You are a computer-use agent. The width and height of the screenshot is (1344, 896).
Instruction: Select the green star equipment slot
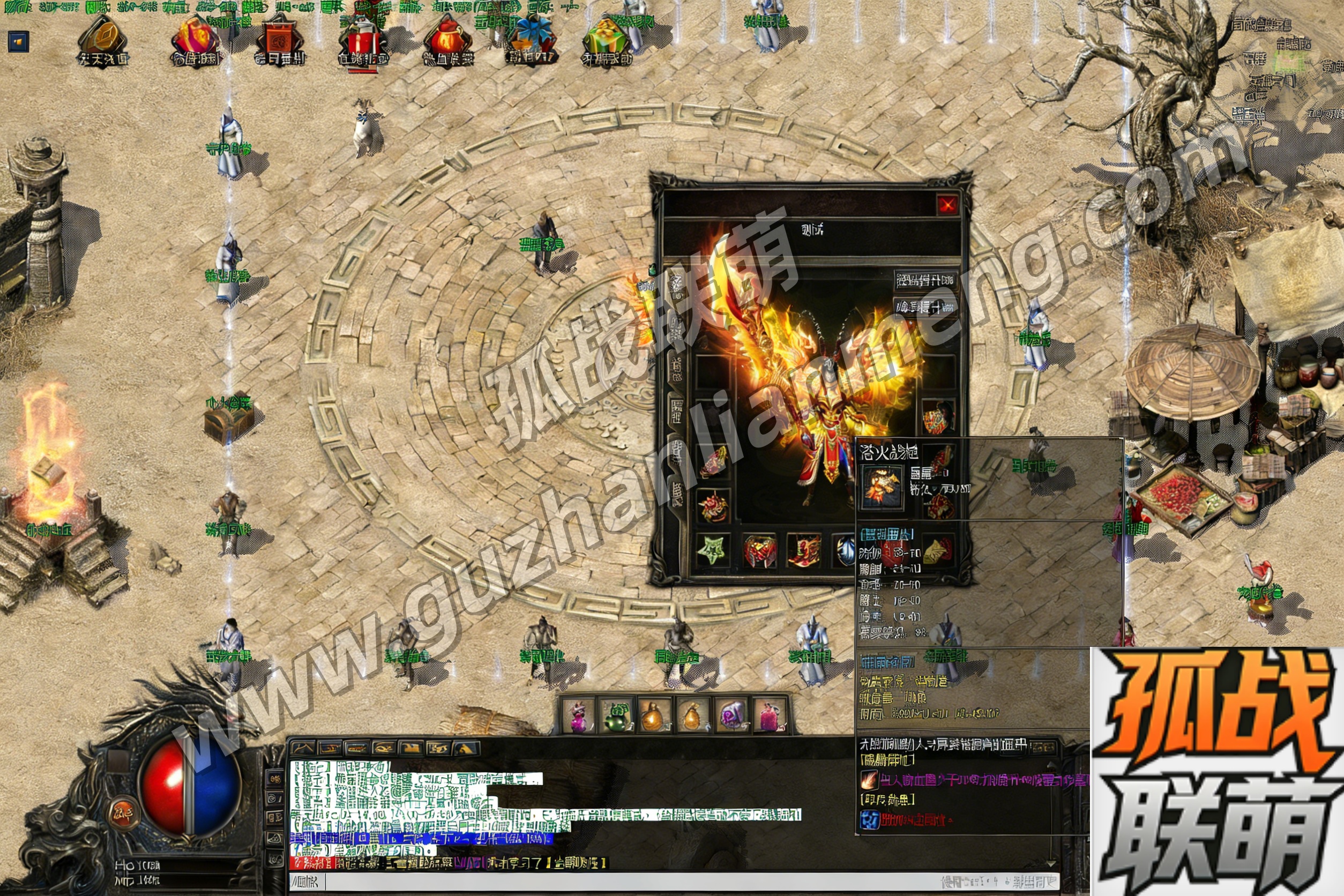(712, 551)
